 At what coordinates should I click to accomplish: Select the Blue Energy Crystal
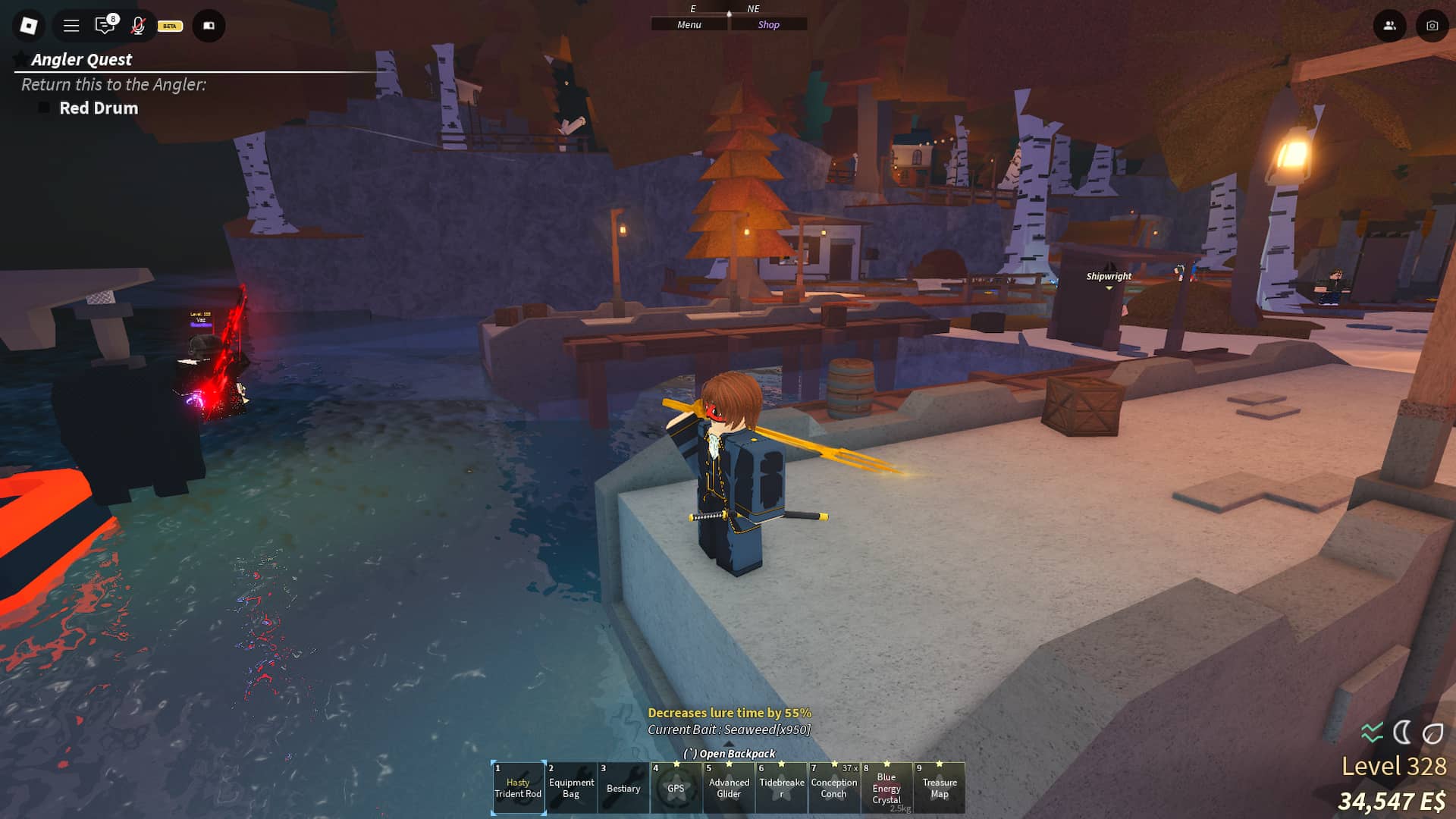[x=886, y=787]
